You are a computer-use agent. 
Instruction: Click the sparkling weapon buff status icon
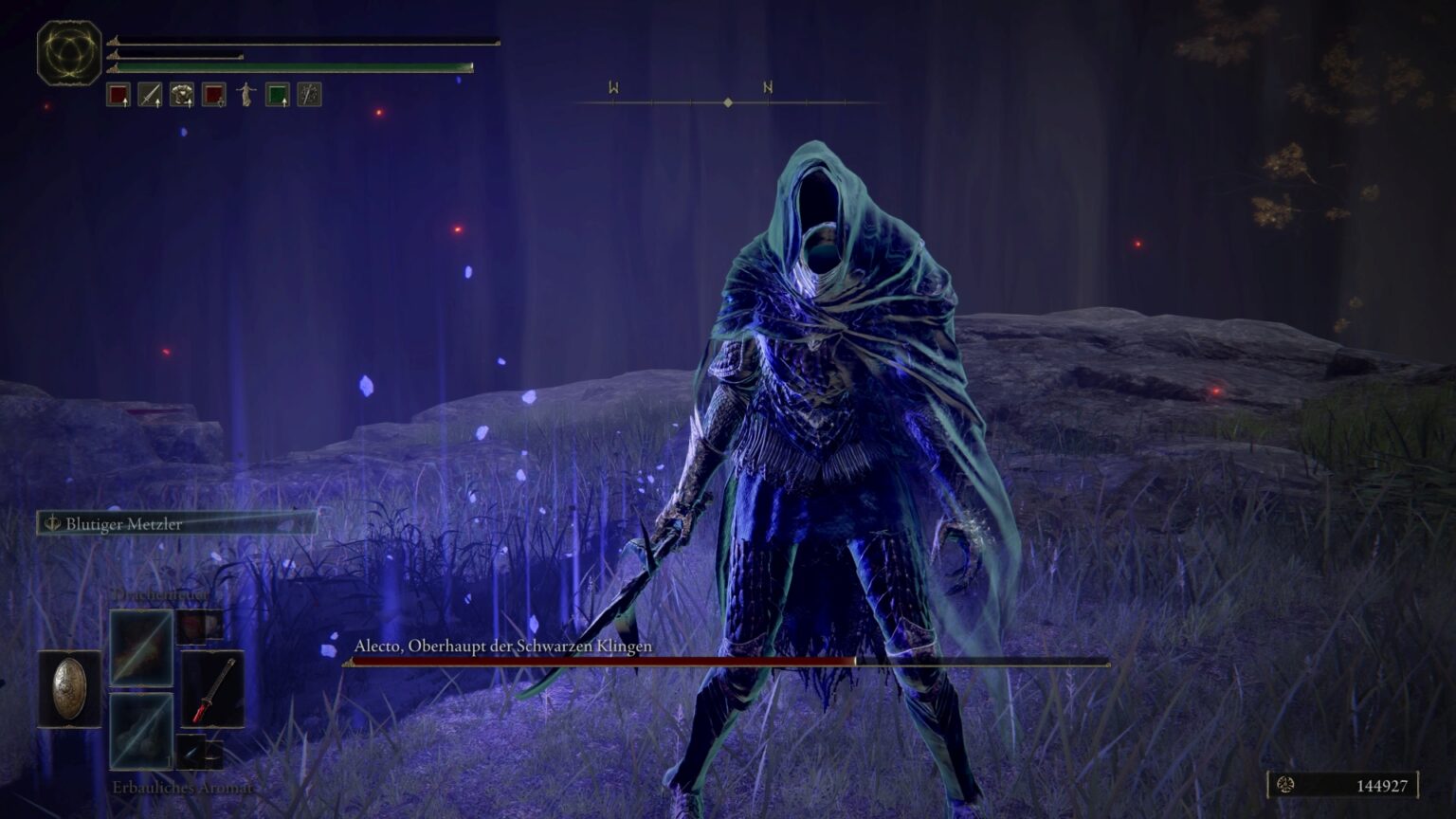309,95
